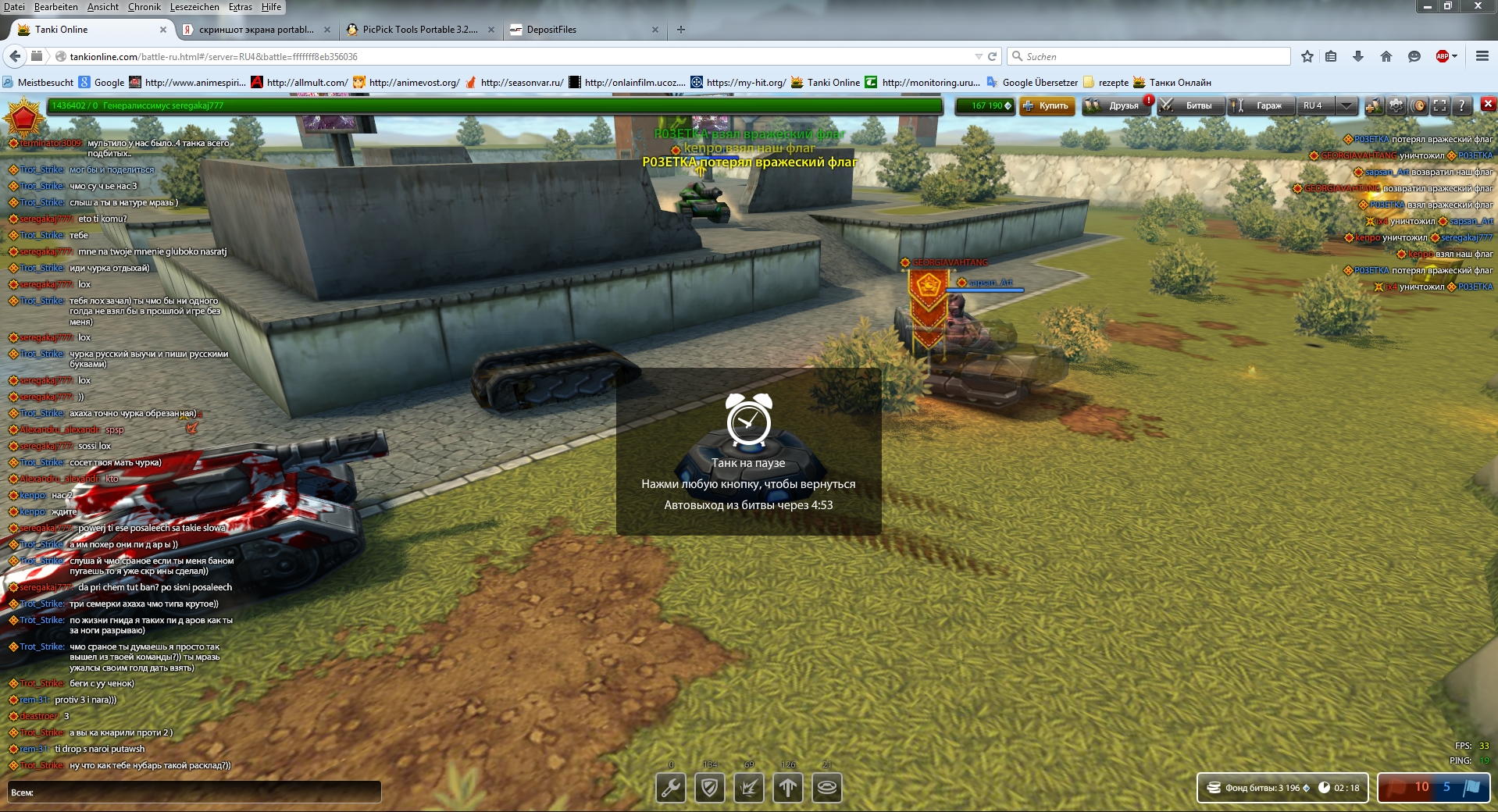This screenshot has height=812, width=1498.
Task: Activate the speed boost arrow supply
Action: pos(788,788)
